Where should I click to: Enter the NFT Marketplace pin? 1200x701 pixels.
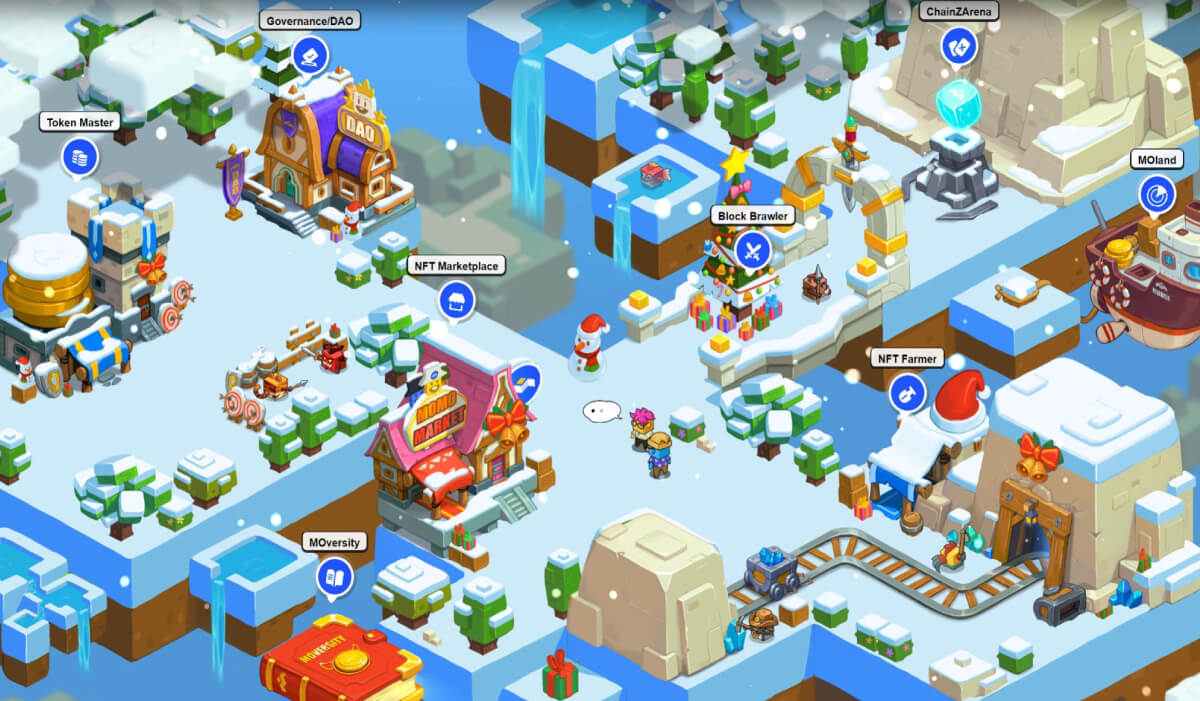coord(456,300)
